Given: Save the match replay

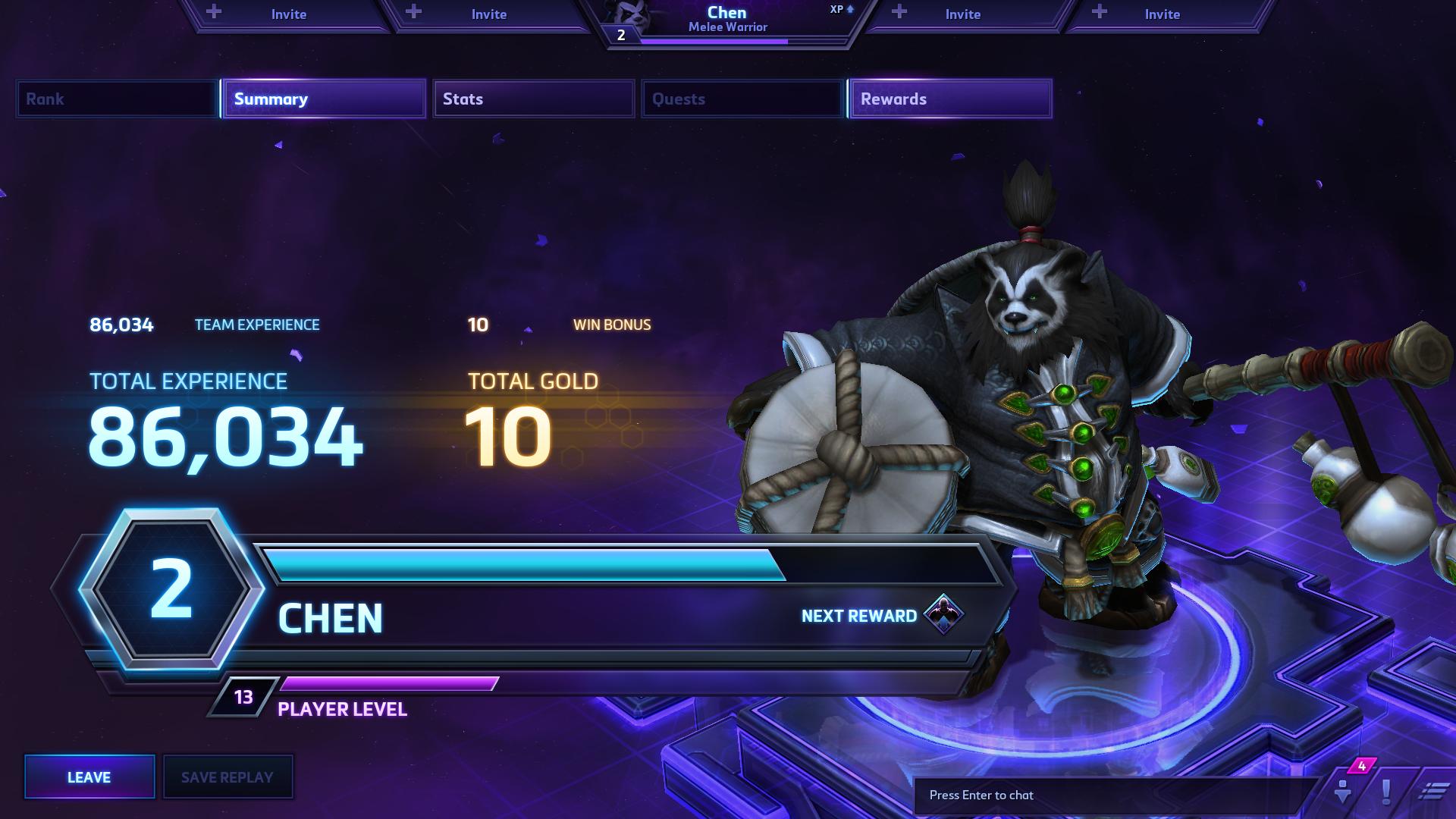Looking at the screenshot, I should [227, 777].
